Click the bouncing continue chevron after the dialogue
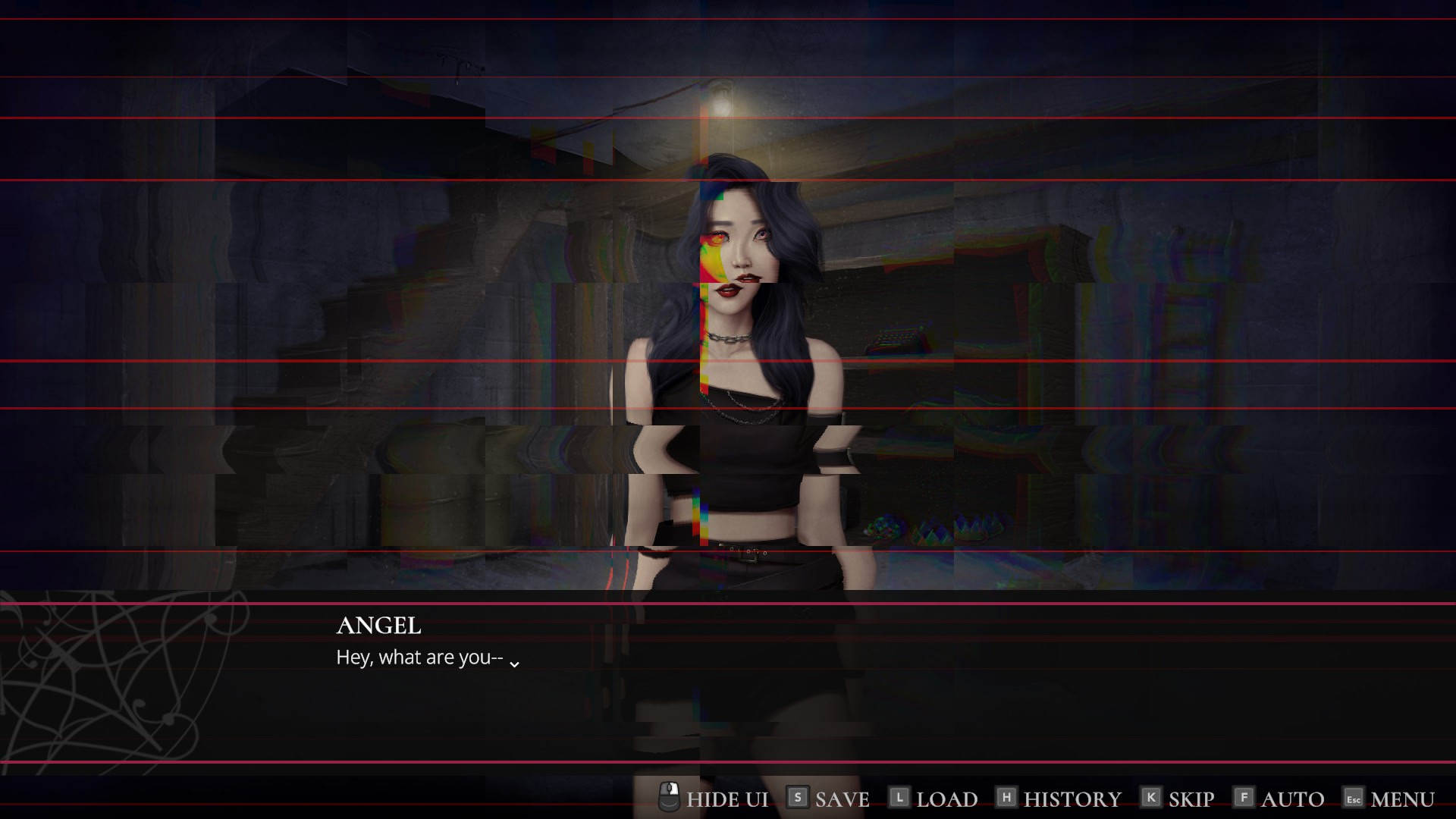1456x819 pixels. 514,662
